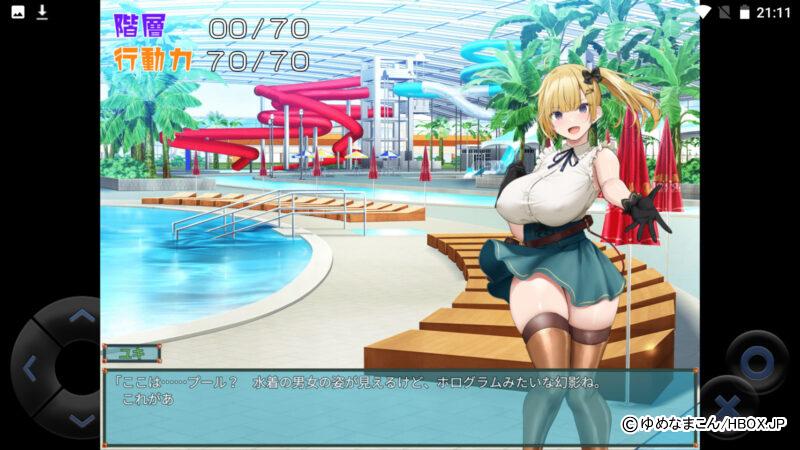
Task: Tap the virtual X cancel button
Action: [727, 406]
